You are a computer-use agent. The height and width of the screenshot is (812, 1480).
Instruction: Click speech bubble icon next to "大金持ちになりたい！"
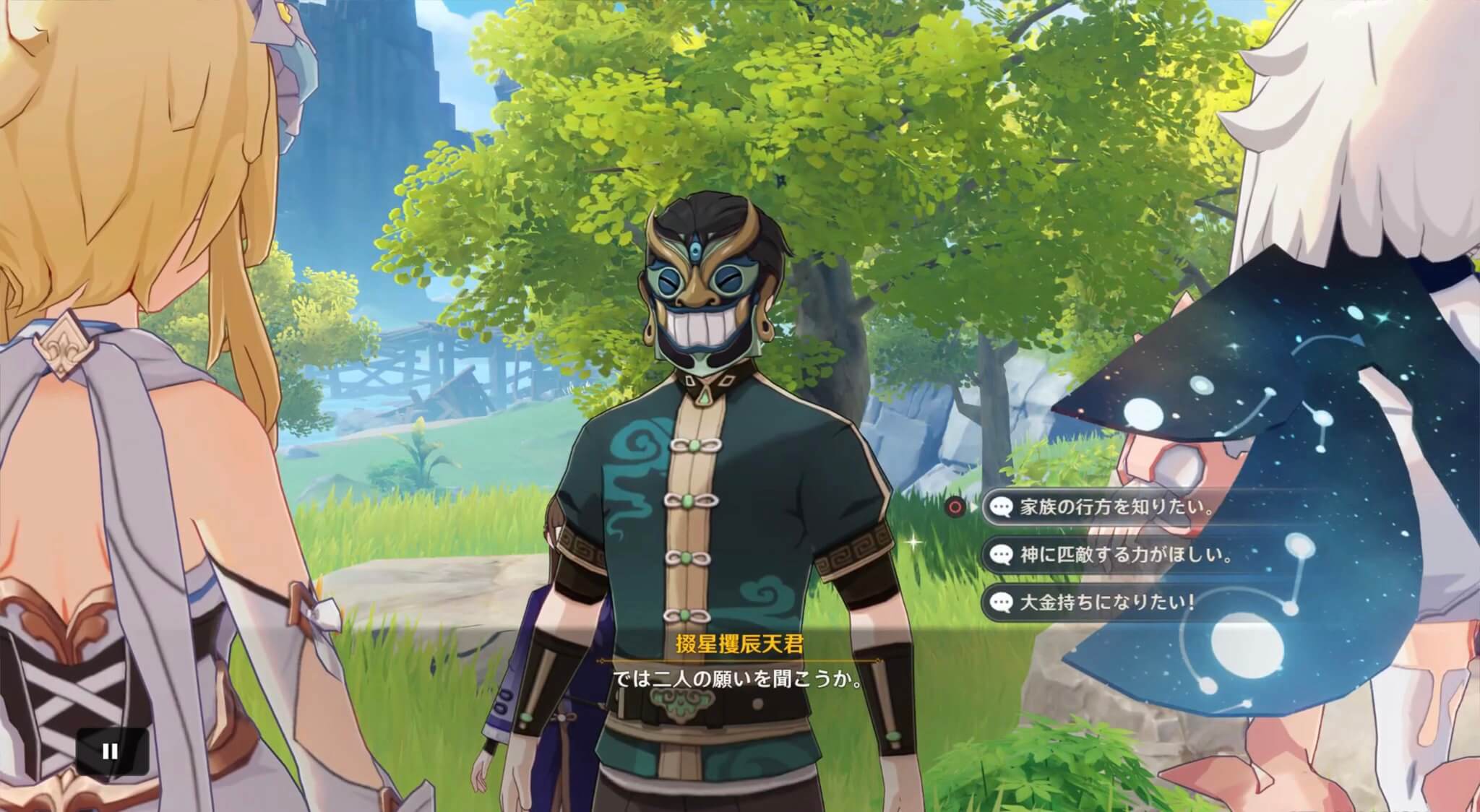pyautogui.click(x=1002, y=600)
